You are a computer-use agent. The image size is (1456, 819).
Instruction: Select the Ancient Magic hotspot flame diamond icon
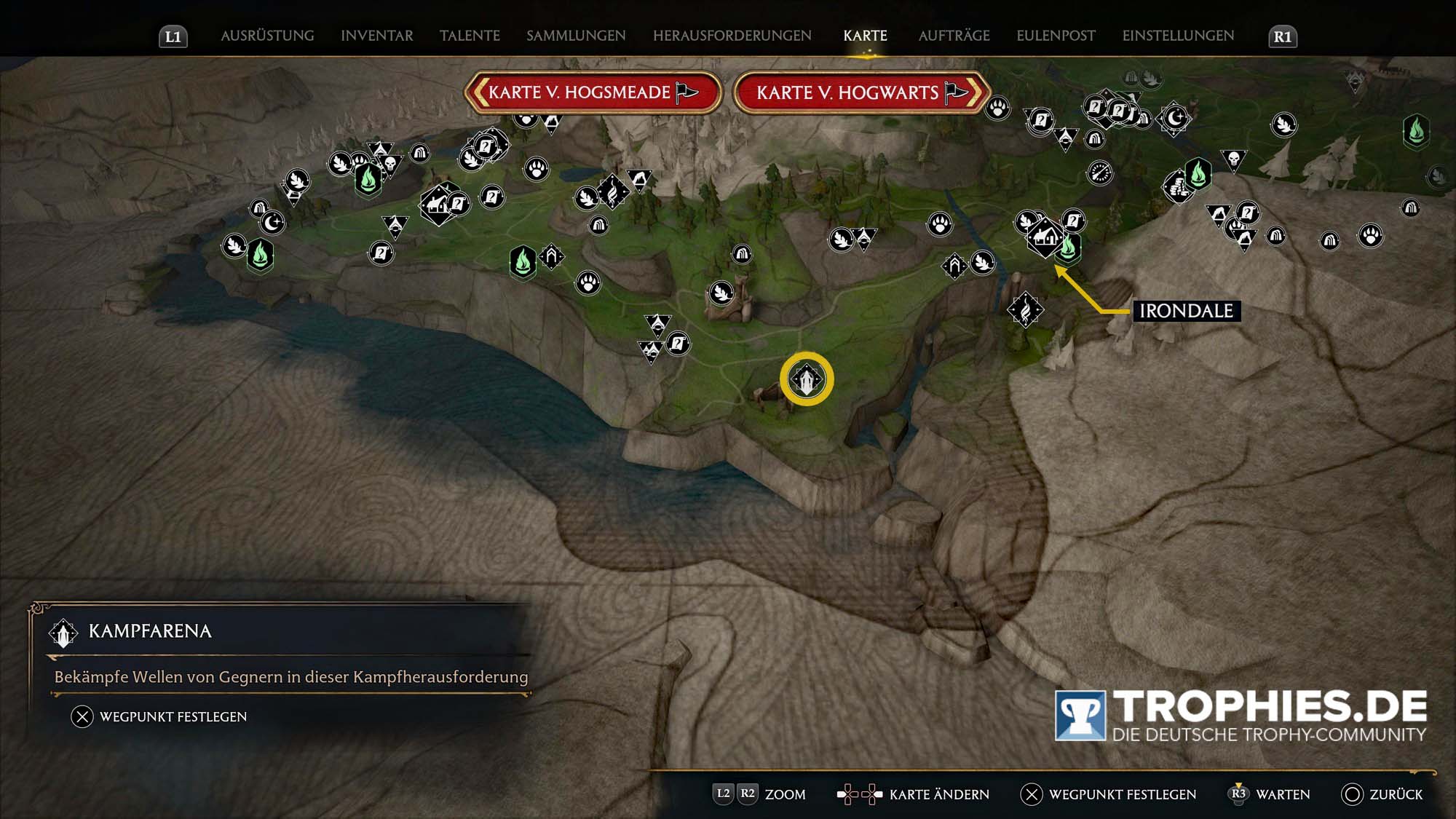pos(1025,309)
